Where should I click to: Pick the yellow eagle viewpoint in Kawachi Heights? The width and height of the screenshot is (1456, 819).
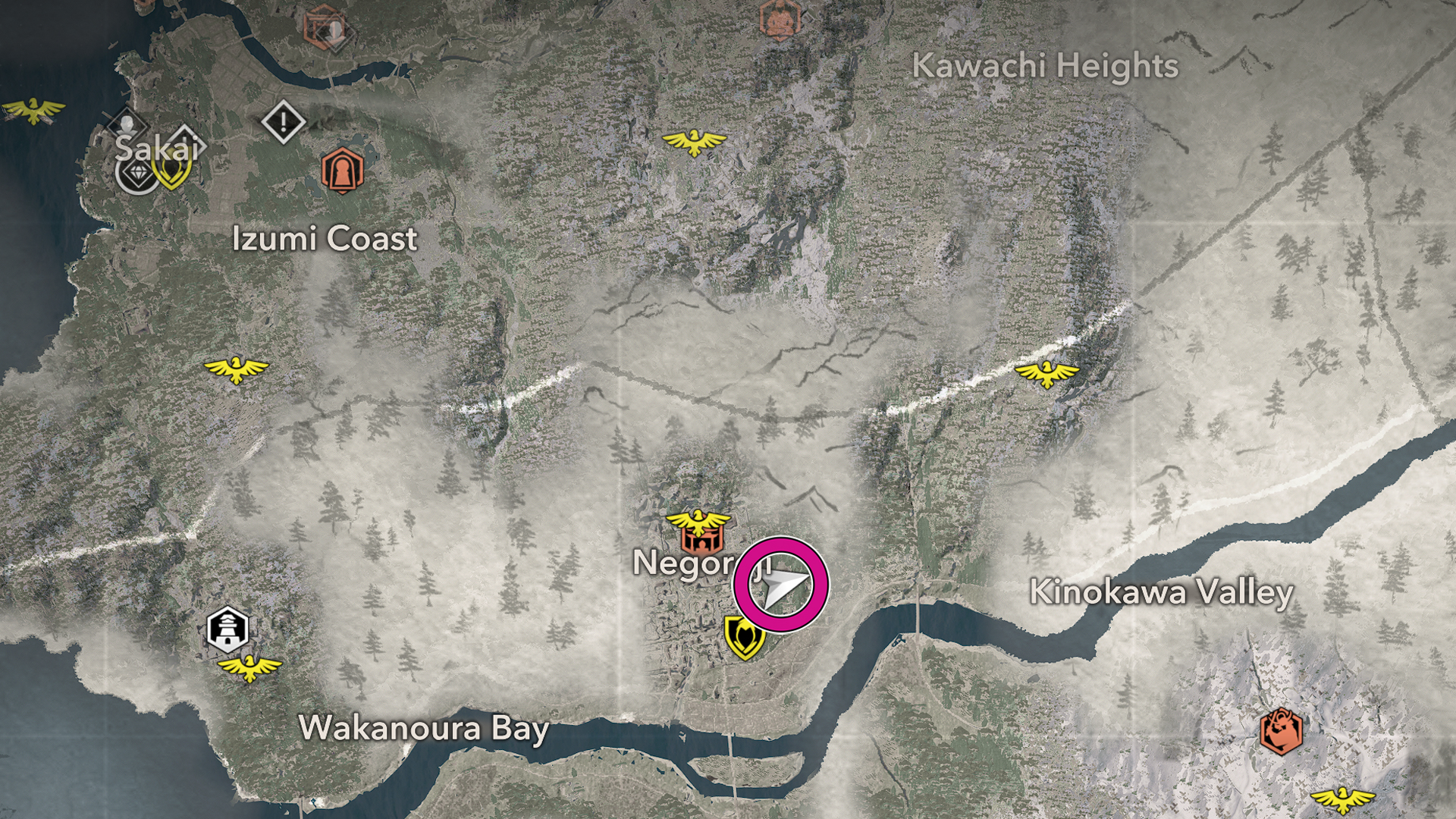(694, 142)
